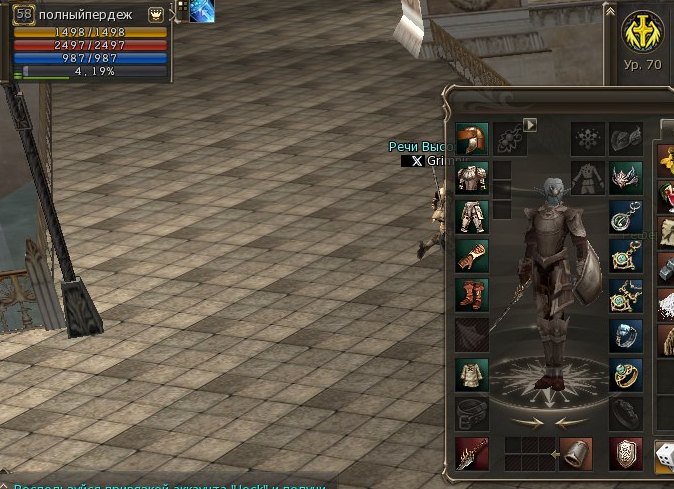
Task: Rotate character preview with right gold arrow
Action: click(567, 422)
